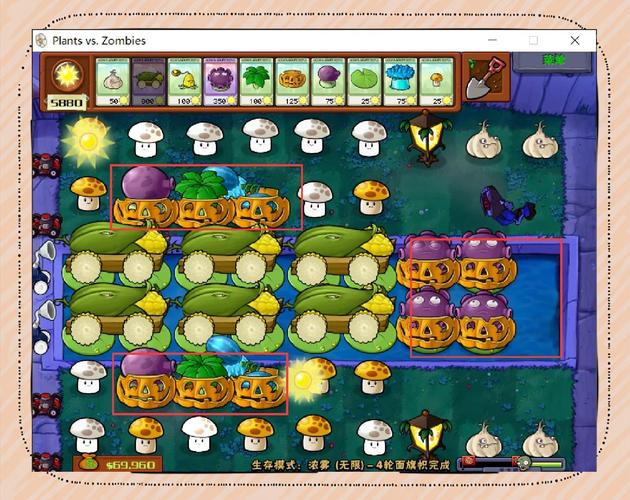Screen dimensions: 630x500
Task: Close the Plants vs. Zombies window
Action: 575,40
